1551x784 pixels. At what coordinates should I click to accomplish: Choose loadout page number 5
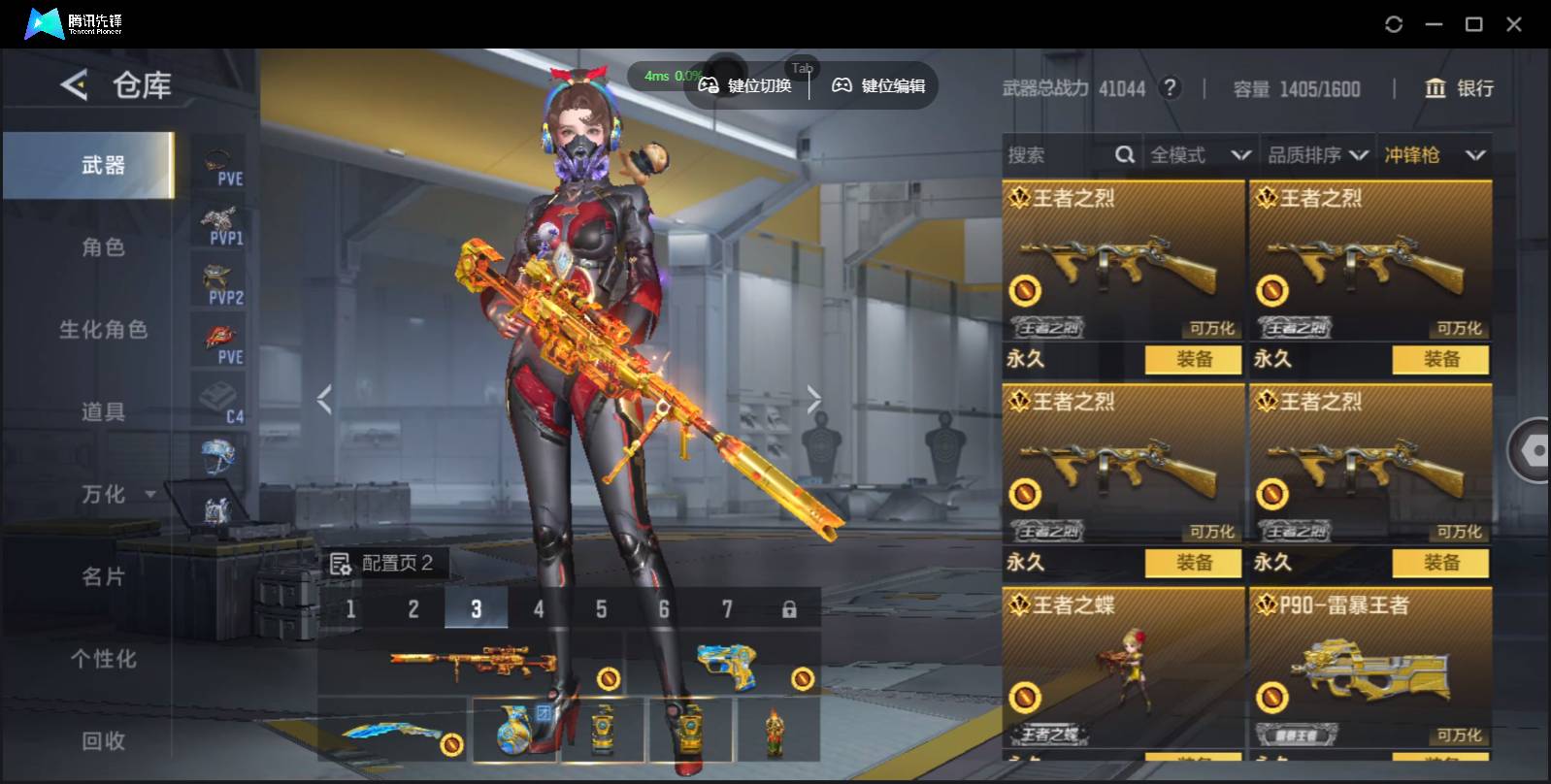pyautogui.click(x=601, y=609)
